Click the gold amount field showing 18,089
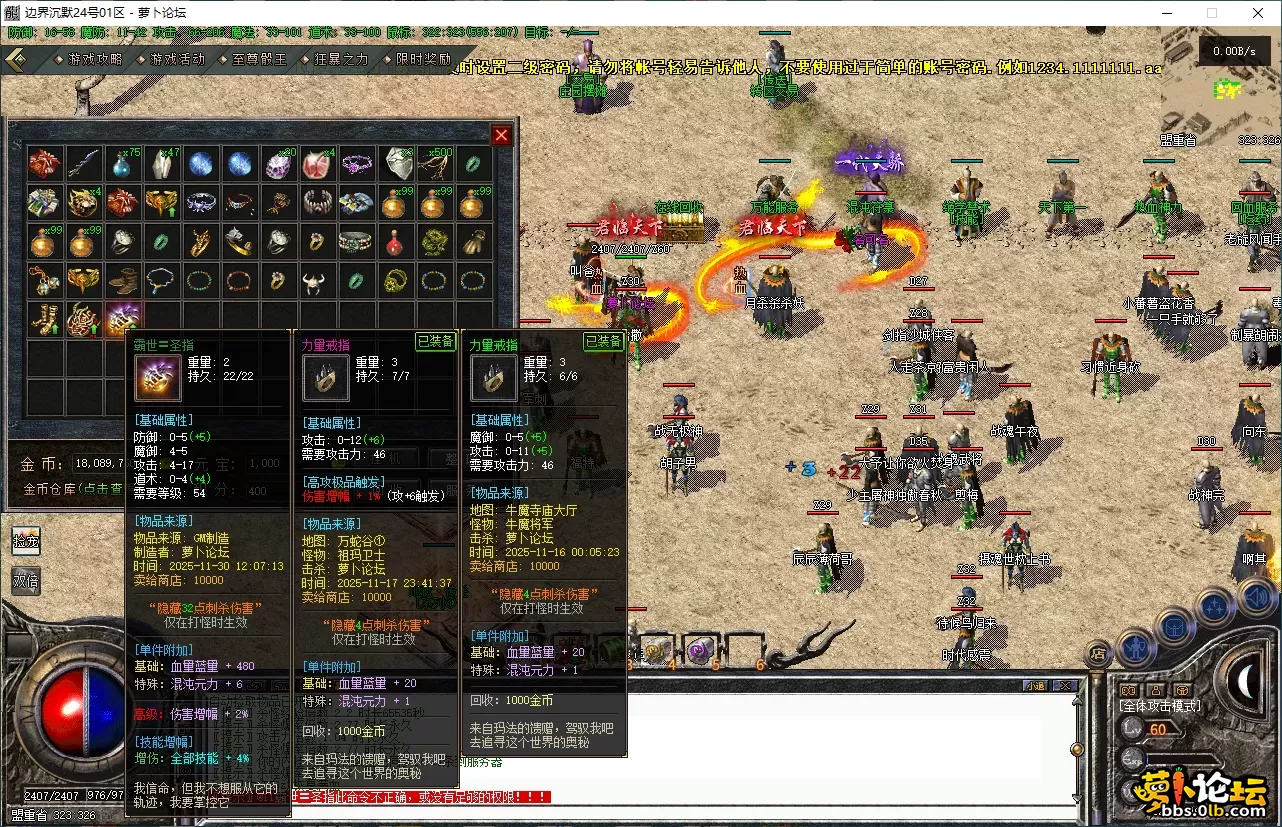This screenshot has height=827, width=1282. [x=97, y=463]
